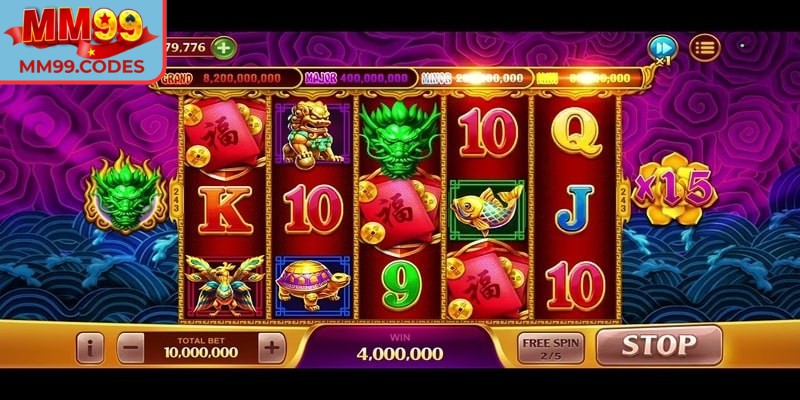
Task: Add coins with green plus button
Action: click(x=224, y=47)
